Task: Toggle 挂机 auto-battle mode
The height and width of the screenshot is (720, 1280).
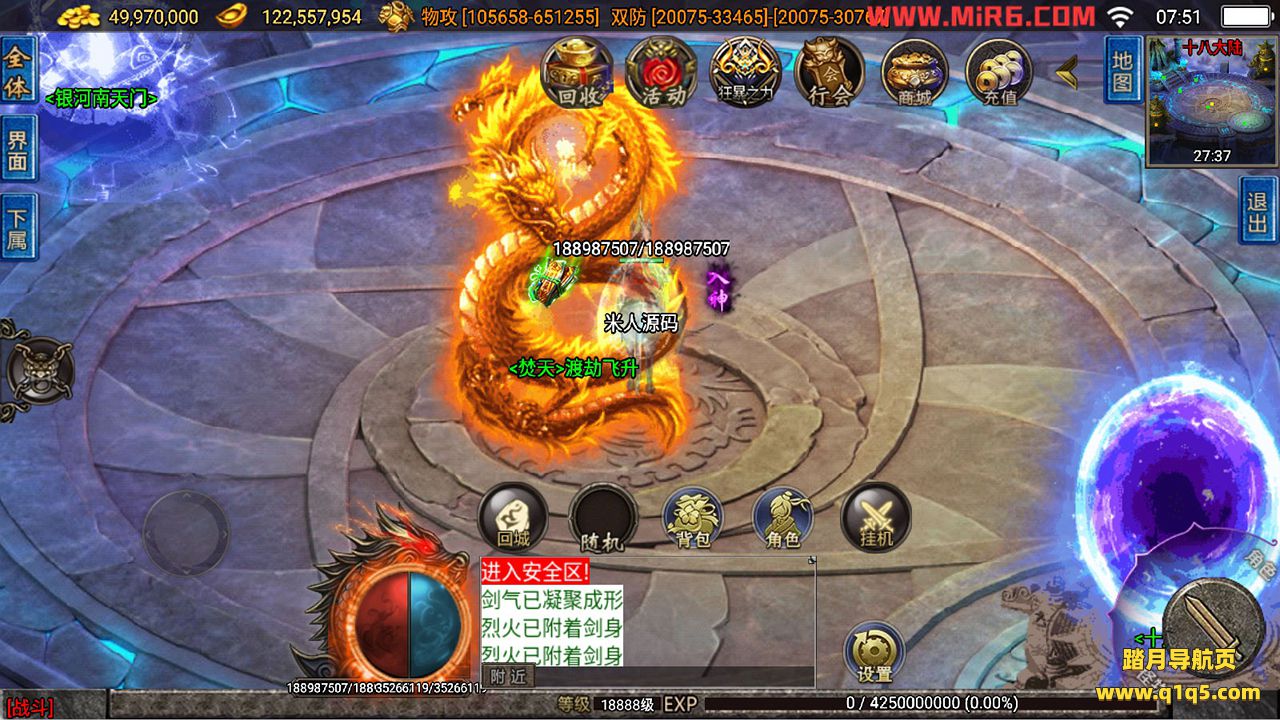Action: 875,518
